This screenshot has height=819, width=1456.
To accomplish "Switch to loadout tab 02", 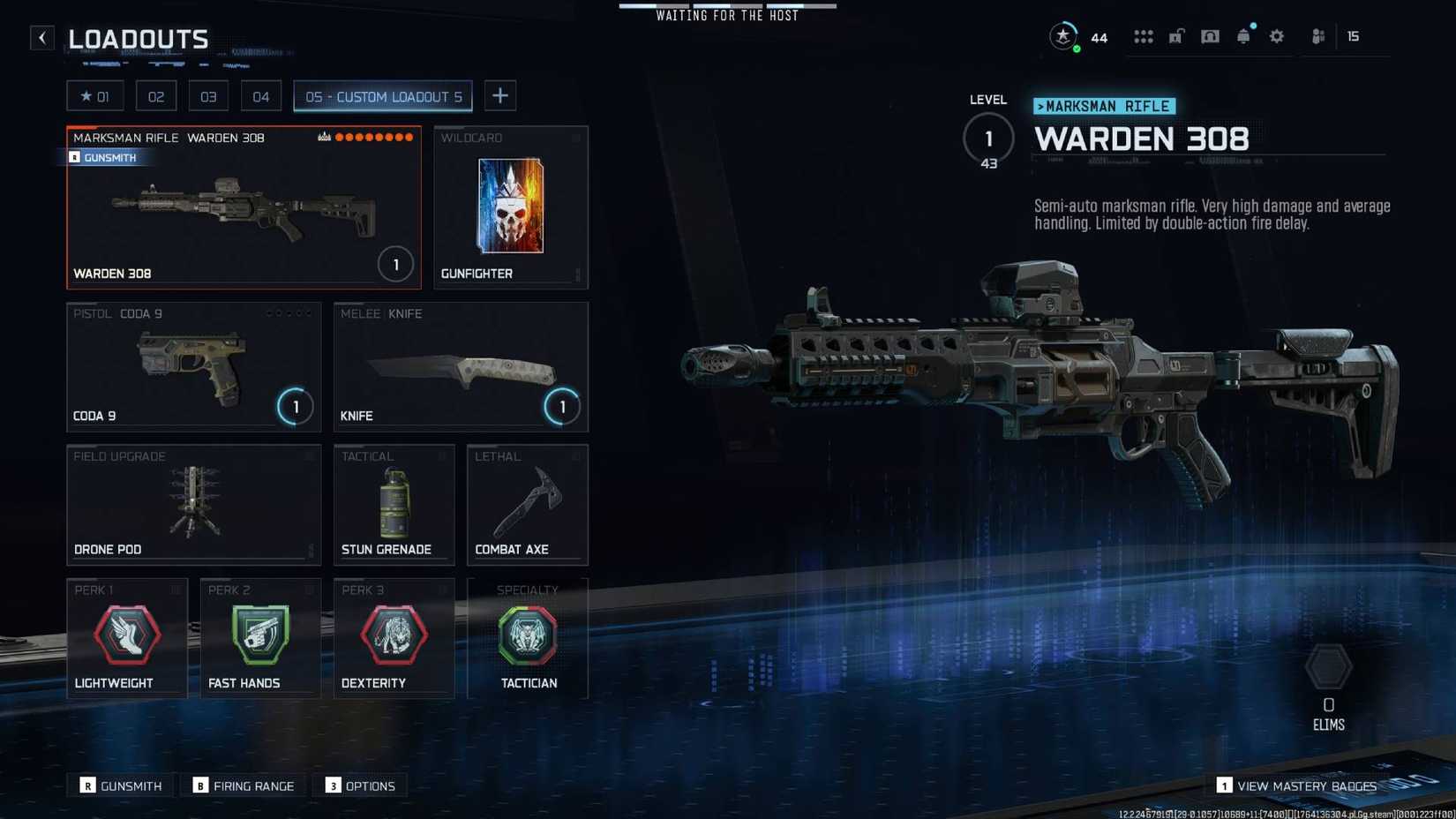I will coord(156,95).
